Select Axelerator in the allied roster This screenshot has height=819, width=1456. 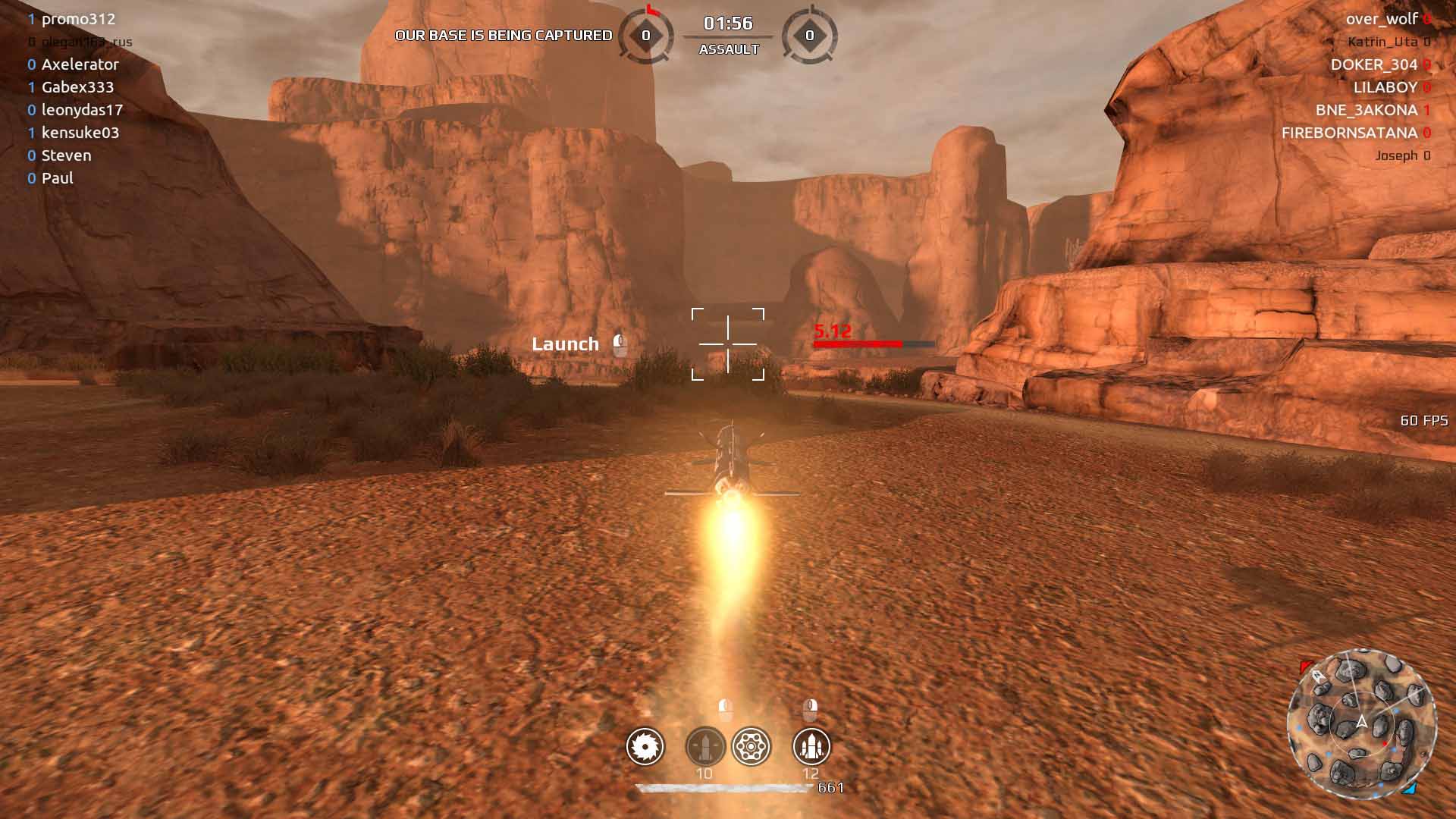[x=80, y=64]
